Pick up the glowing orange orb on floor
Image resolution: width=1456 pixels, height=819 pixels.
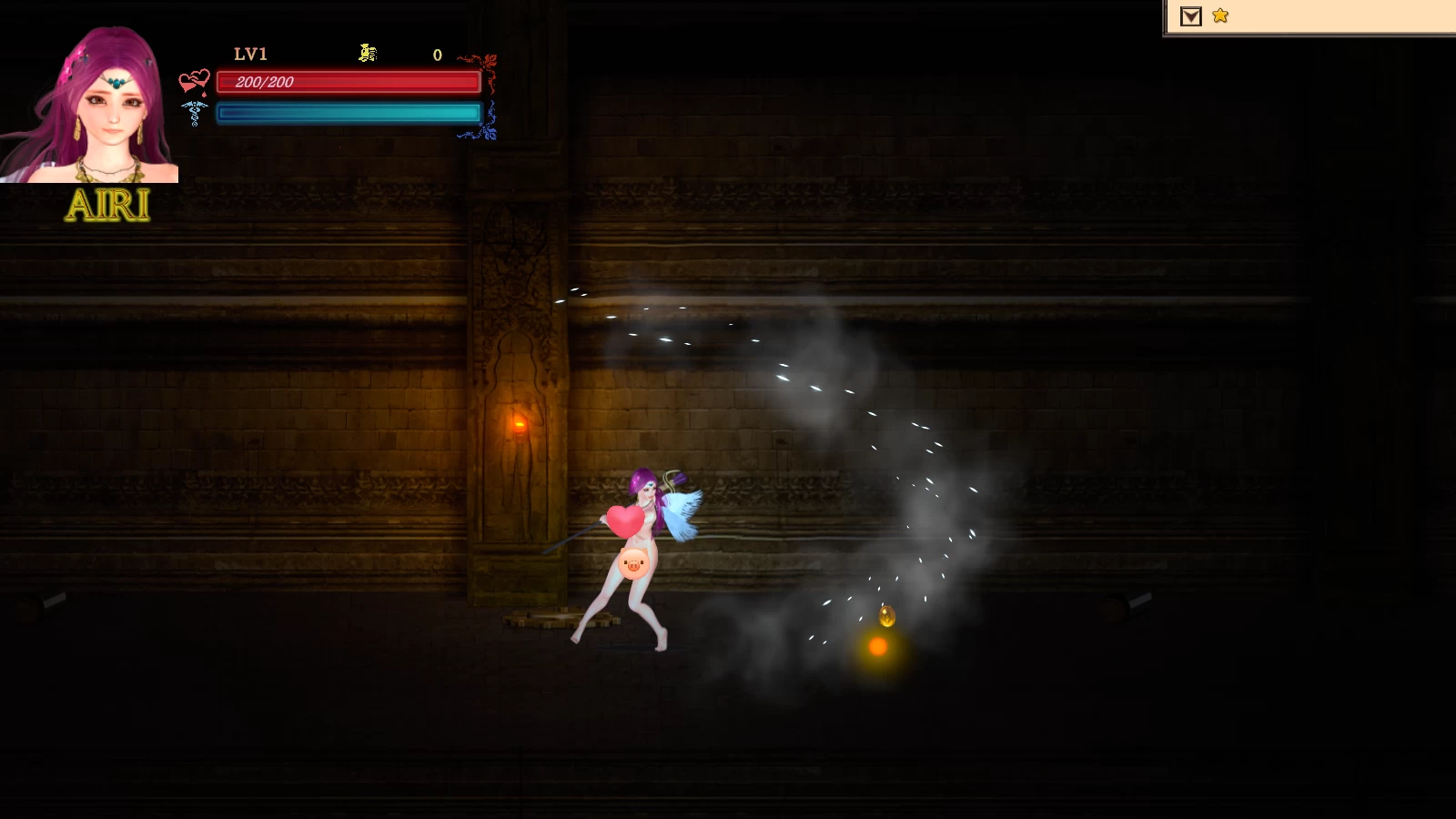[876, 648]
